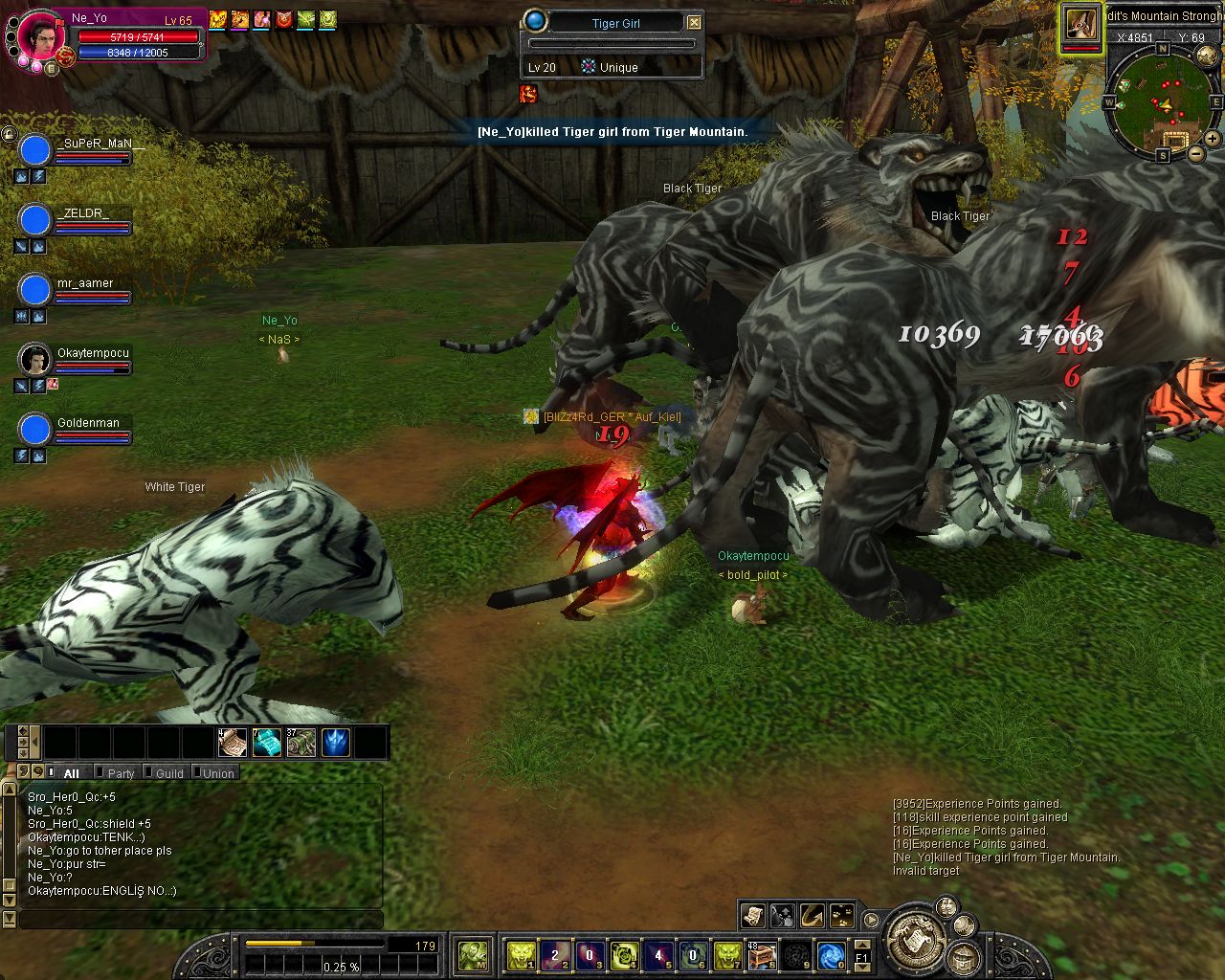Image resolution: width=1225 pixels, height=980 pixels.
Task: Select party member Okaytempocu's portrait
Action: (35, 360)
